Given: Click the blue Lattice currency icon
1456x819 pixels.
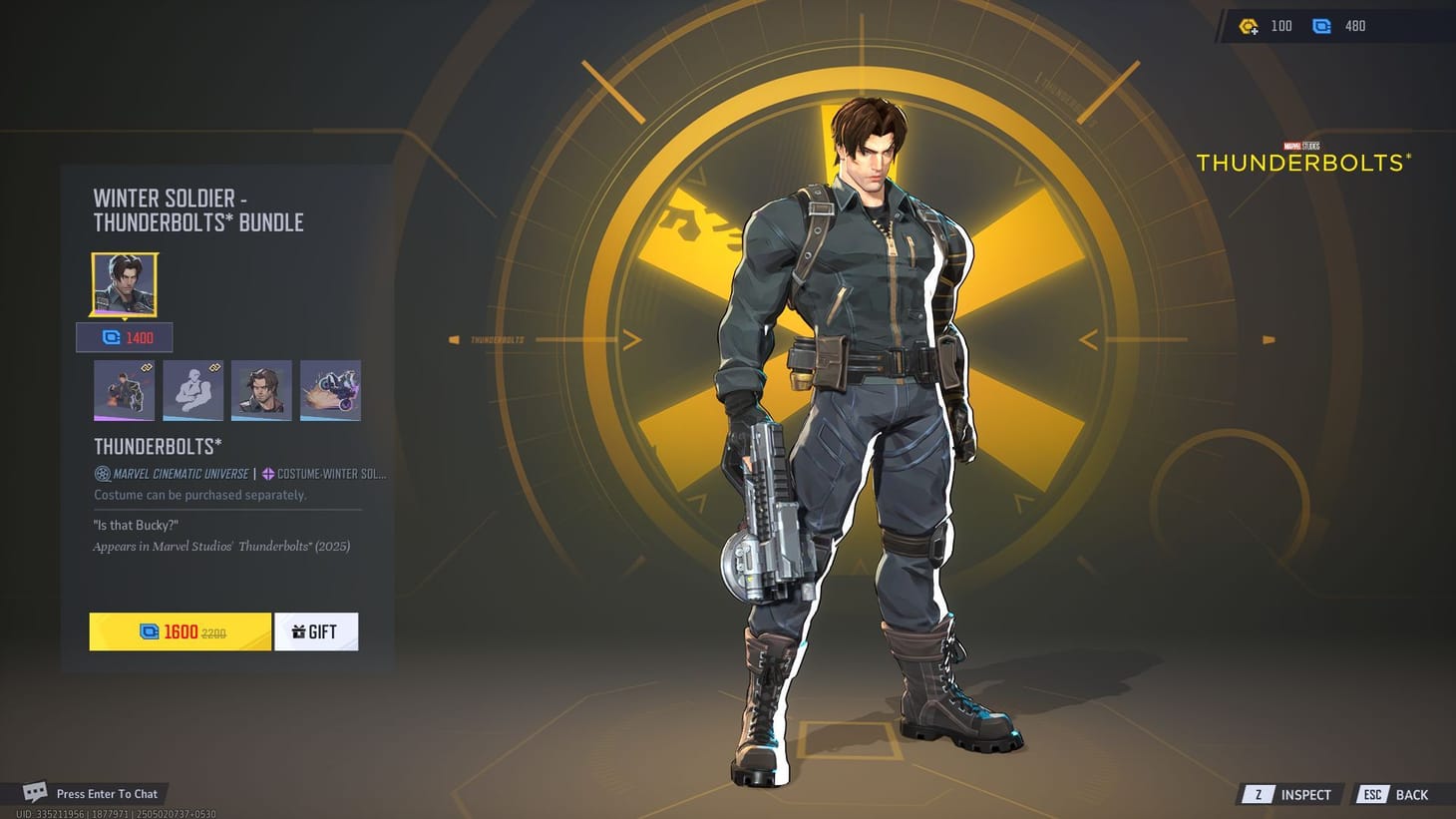Looking at the screenshot, I should click(x=1323, y=26).
